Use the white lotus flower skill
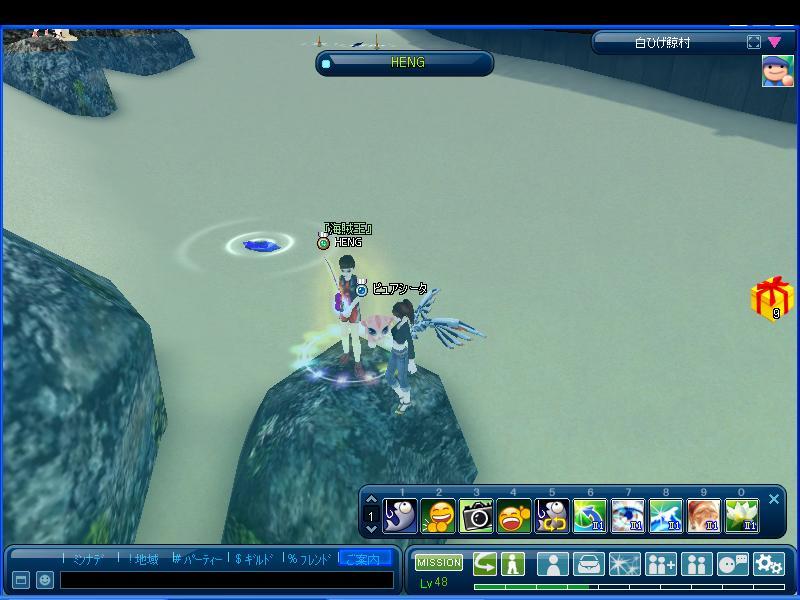 click(742, 516)
